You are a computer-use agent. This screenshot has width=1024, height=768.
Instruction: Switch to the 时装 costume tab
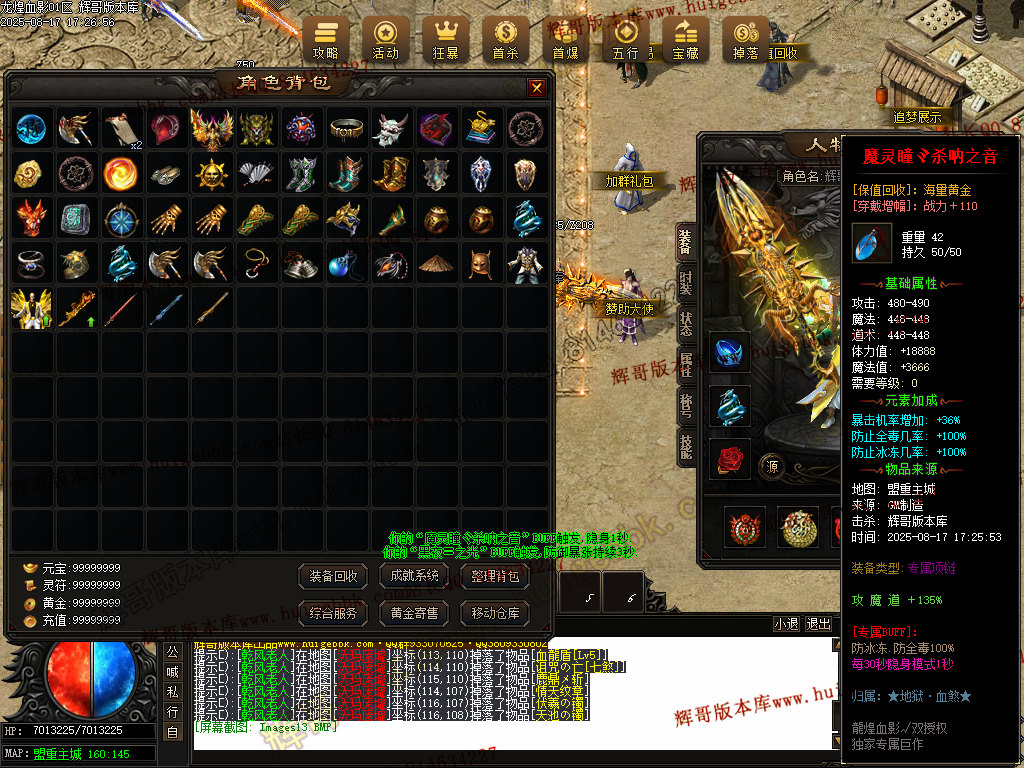[686, 281]
